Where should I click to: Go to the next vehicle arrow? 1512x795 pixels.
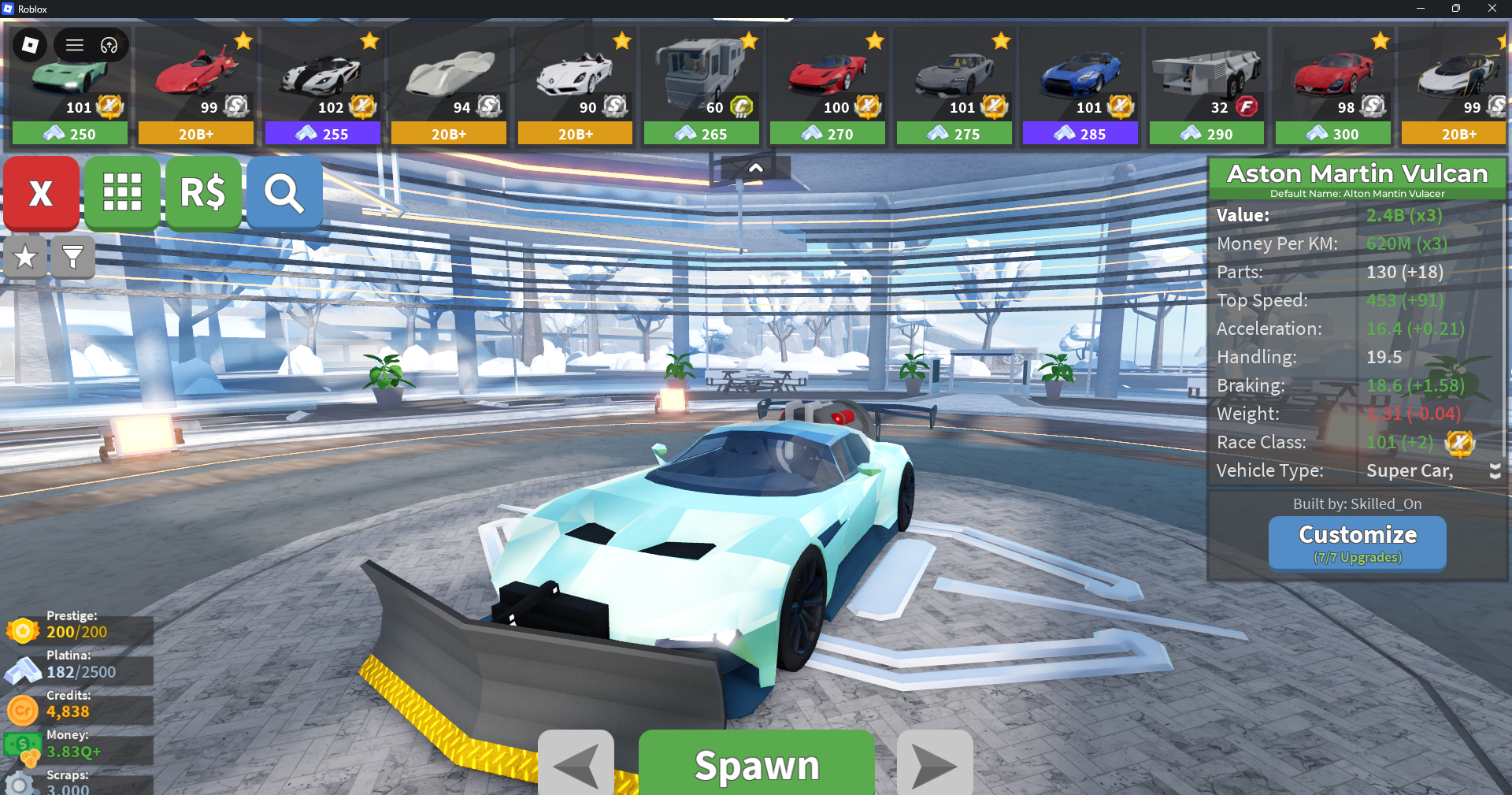tap(935, 764)
